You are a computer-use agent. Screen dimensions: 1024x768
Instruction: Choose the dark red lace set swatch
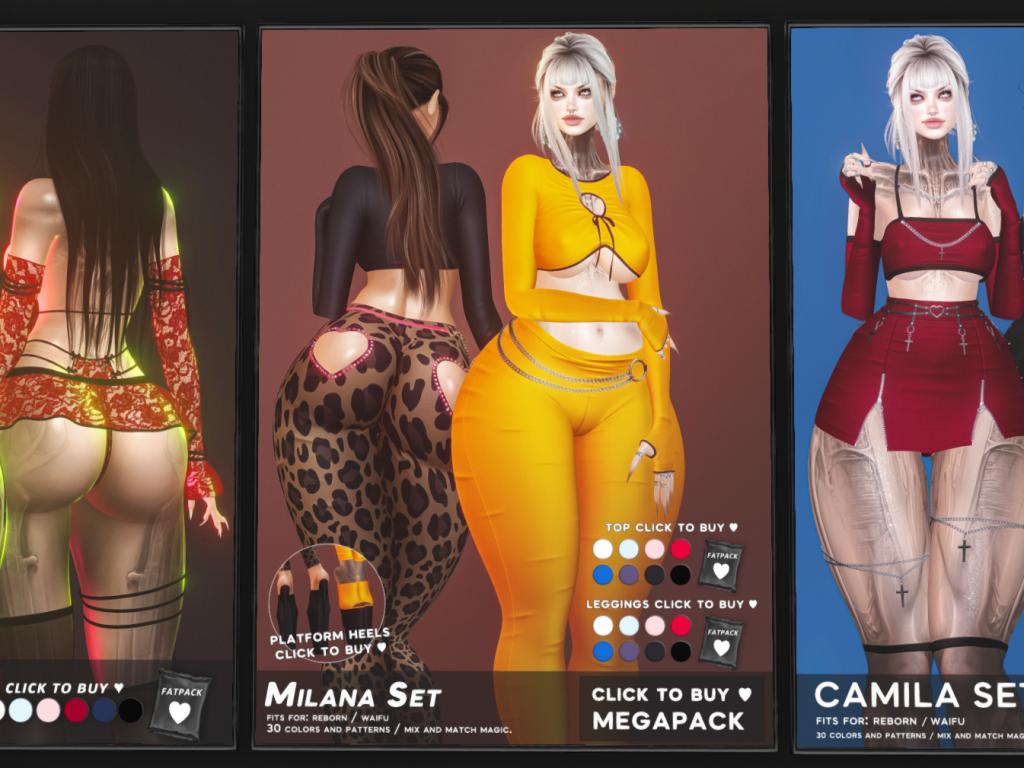[x=76, y=711]
